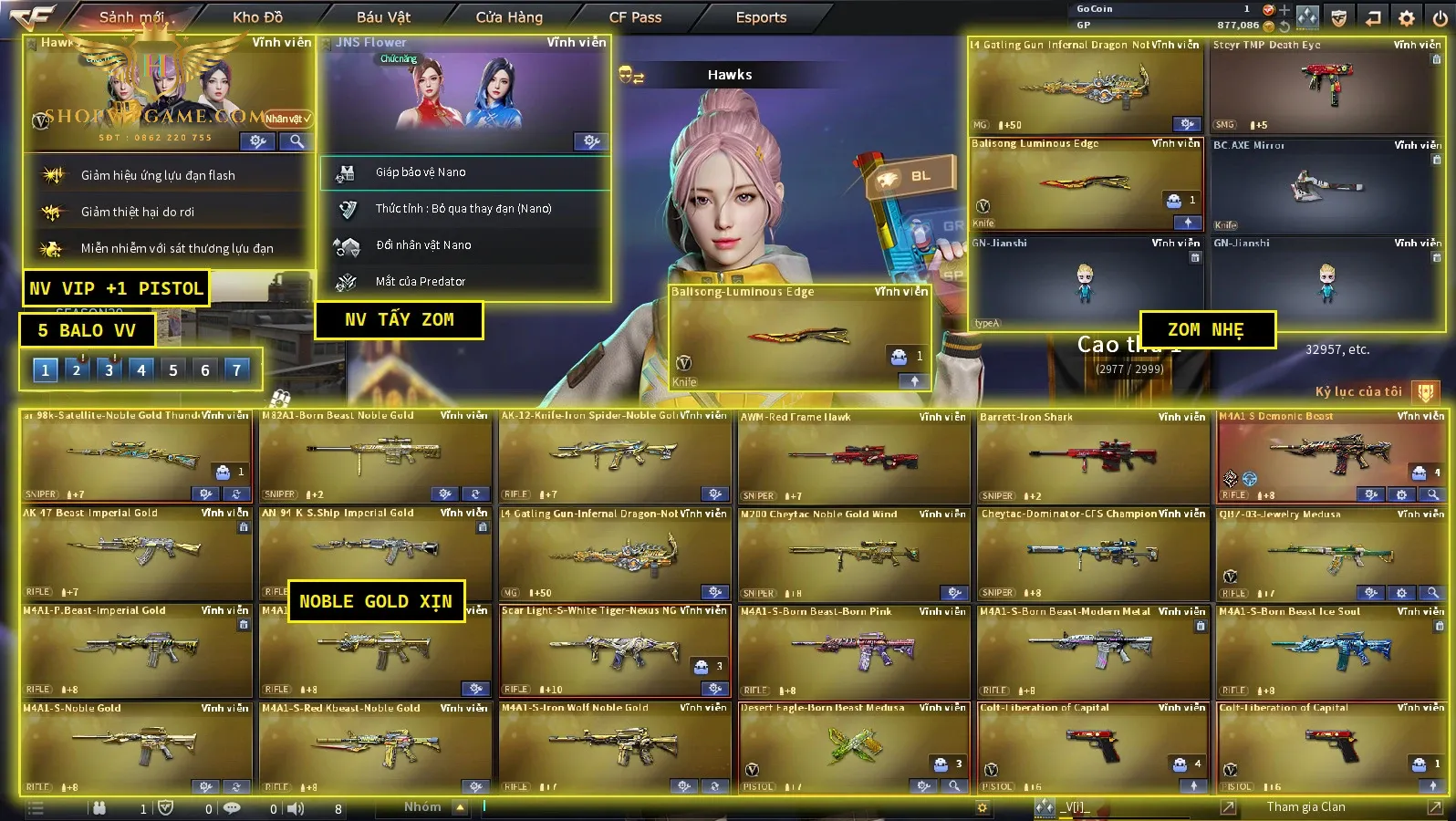Choose backpack slot number 5
Screen dimensions: 1456x821
[x=172, y=369]
